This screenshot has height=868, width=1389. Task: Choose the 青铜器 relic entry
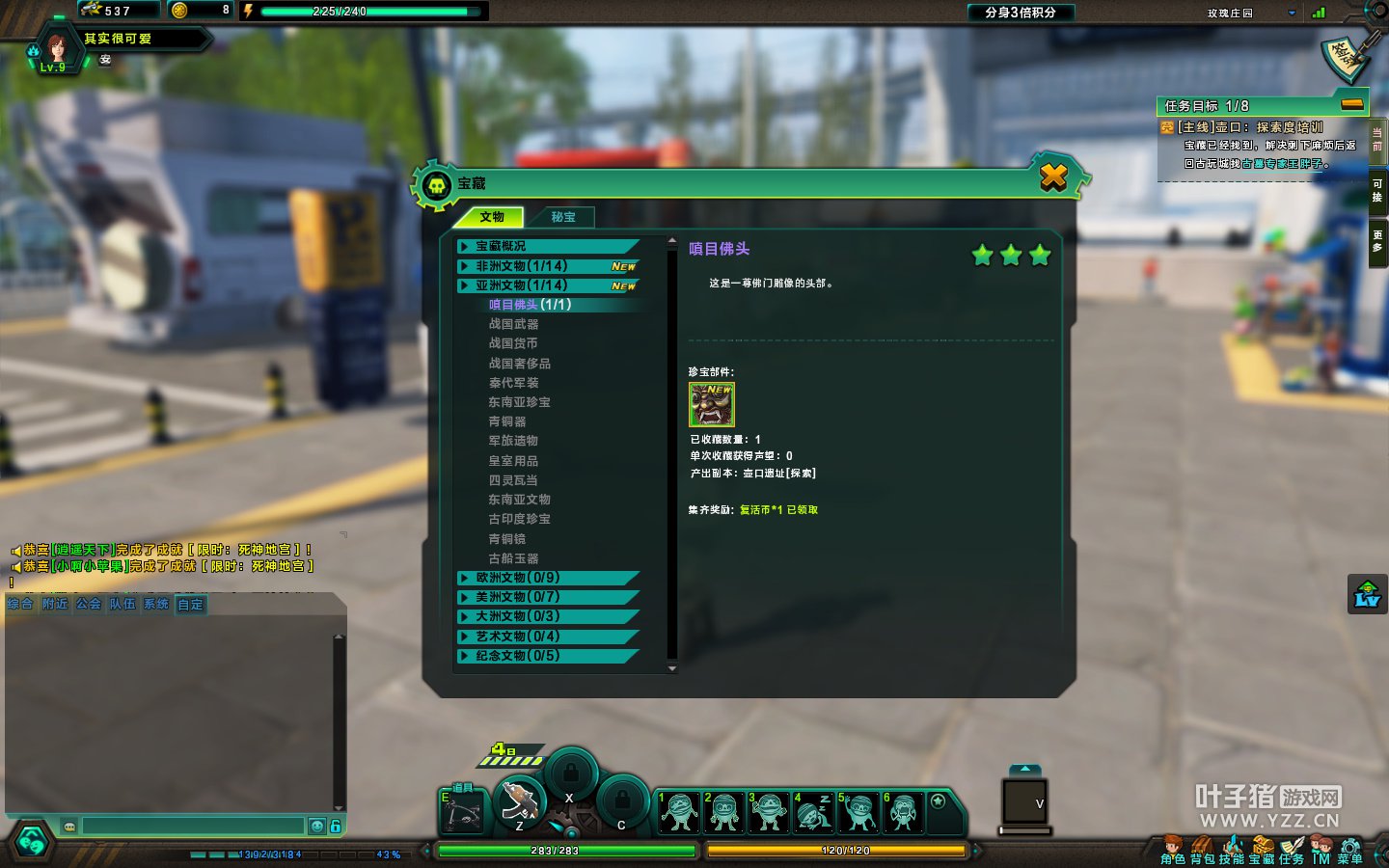507,421
